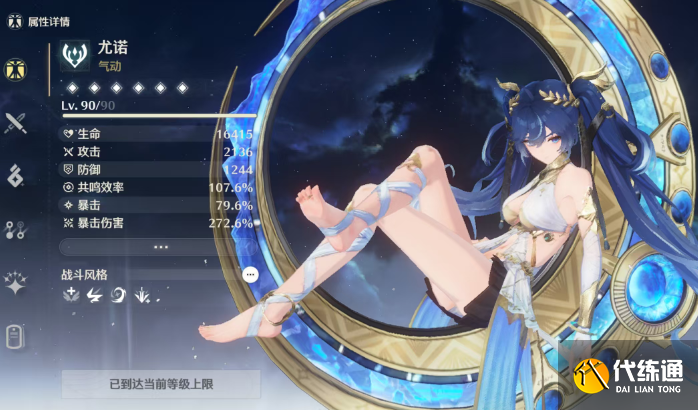The height and width of the screenshot is (410, 698).
Task: Select the first combat style icon
Action: tap(71, 295)
